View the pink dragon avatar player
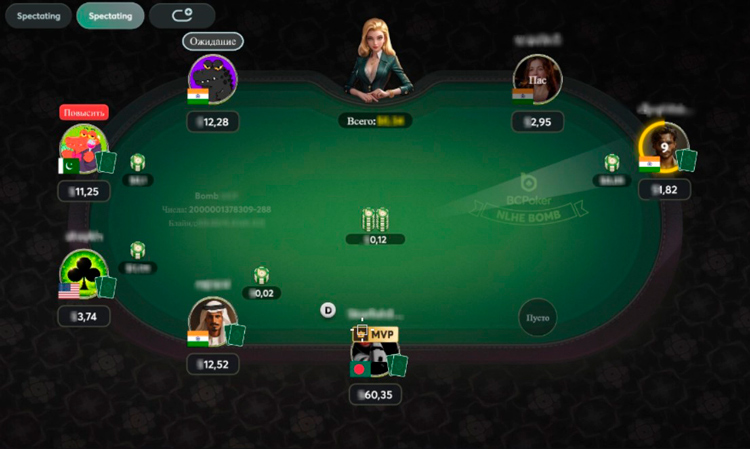The width and height of the screenshot is (750, 449). (x=84, y=148)
